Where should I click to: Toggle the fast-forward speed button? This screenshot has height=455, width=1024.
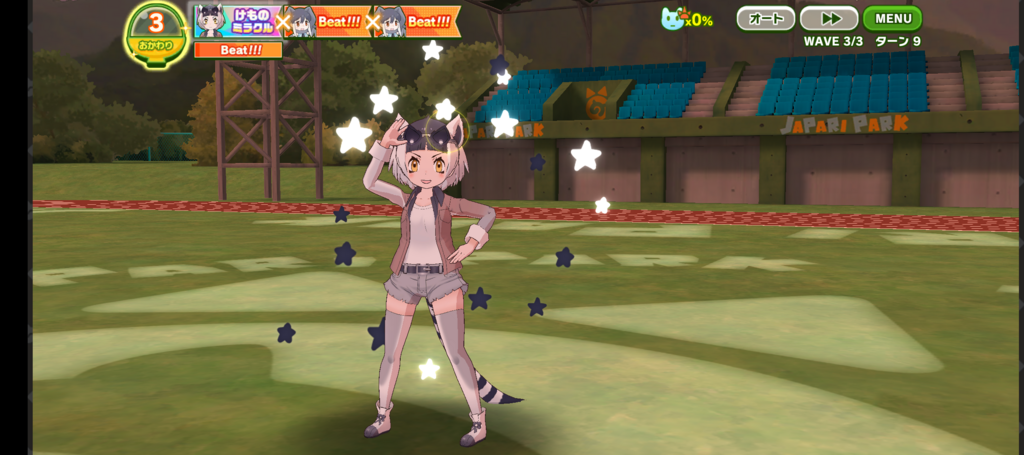click(x=829, y=18)
